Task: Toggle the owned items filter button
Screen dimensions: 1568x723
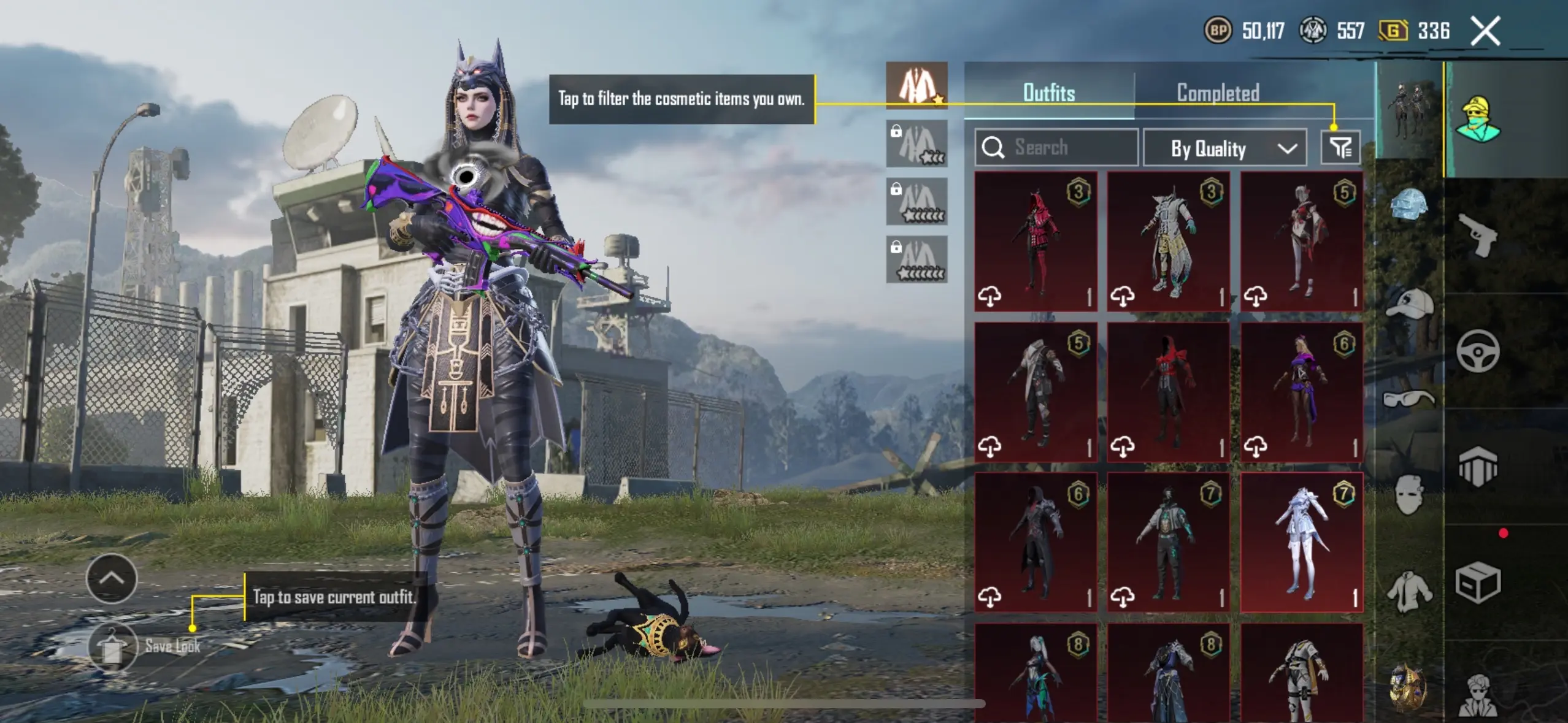Action: [1340, 148]
